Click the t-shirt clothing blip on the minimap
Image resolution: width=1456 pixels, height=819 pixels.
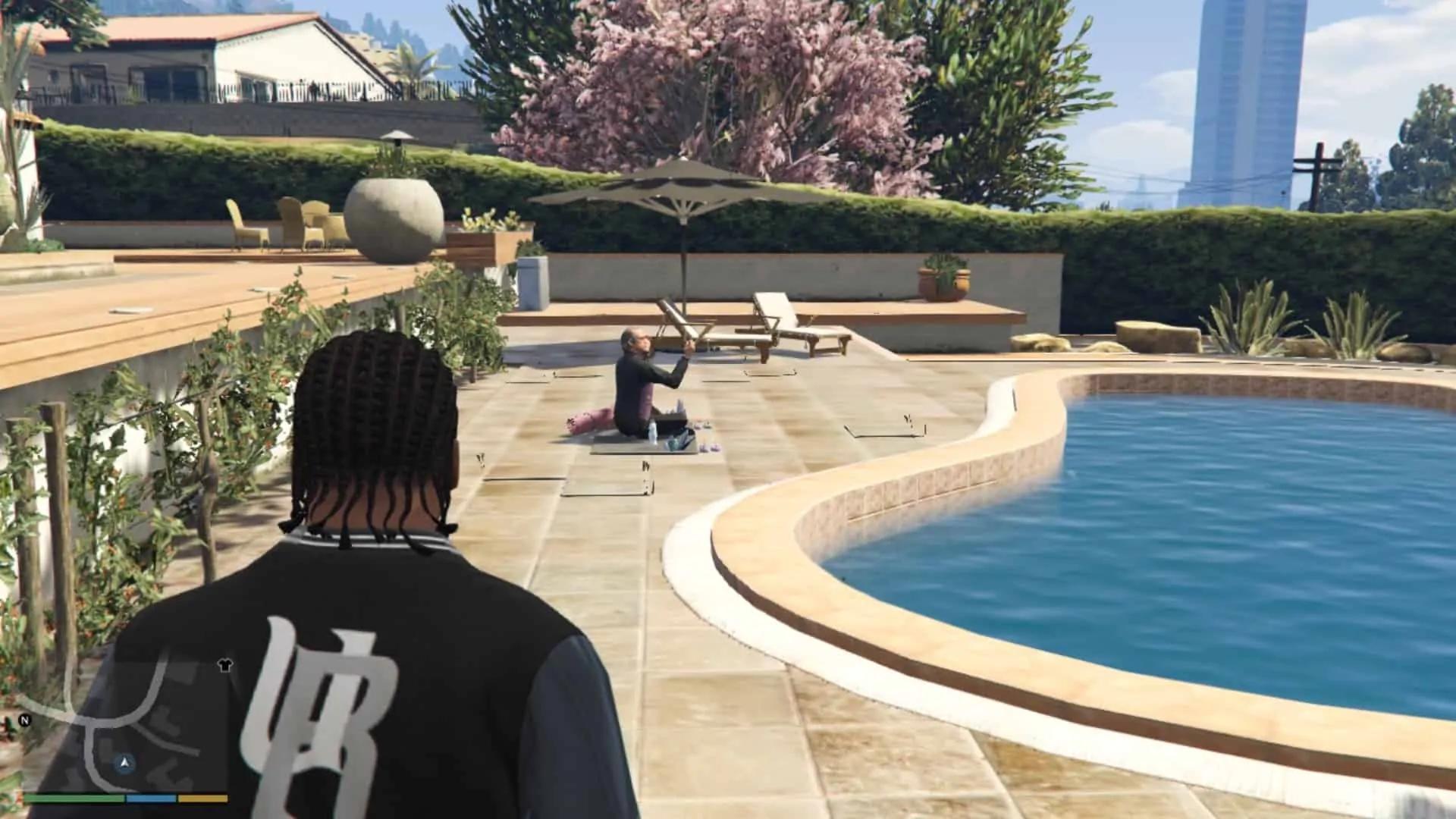click(x=225, y=665)
